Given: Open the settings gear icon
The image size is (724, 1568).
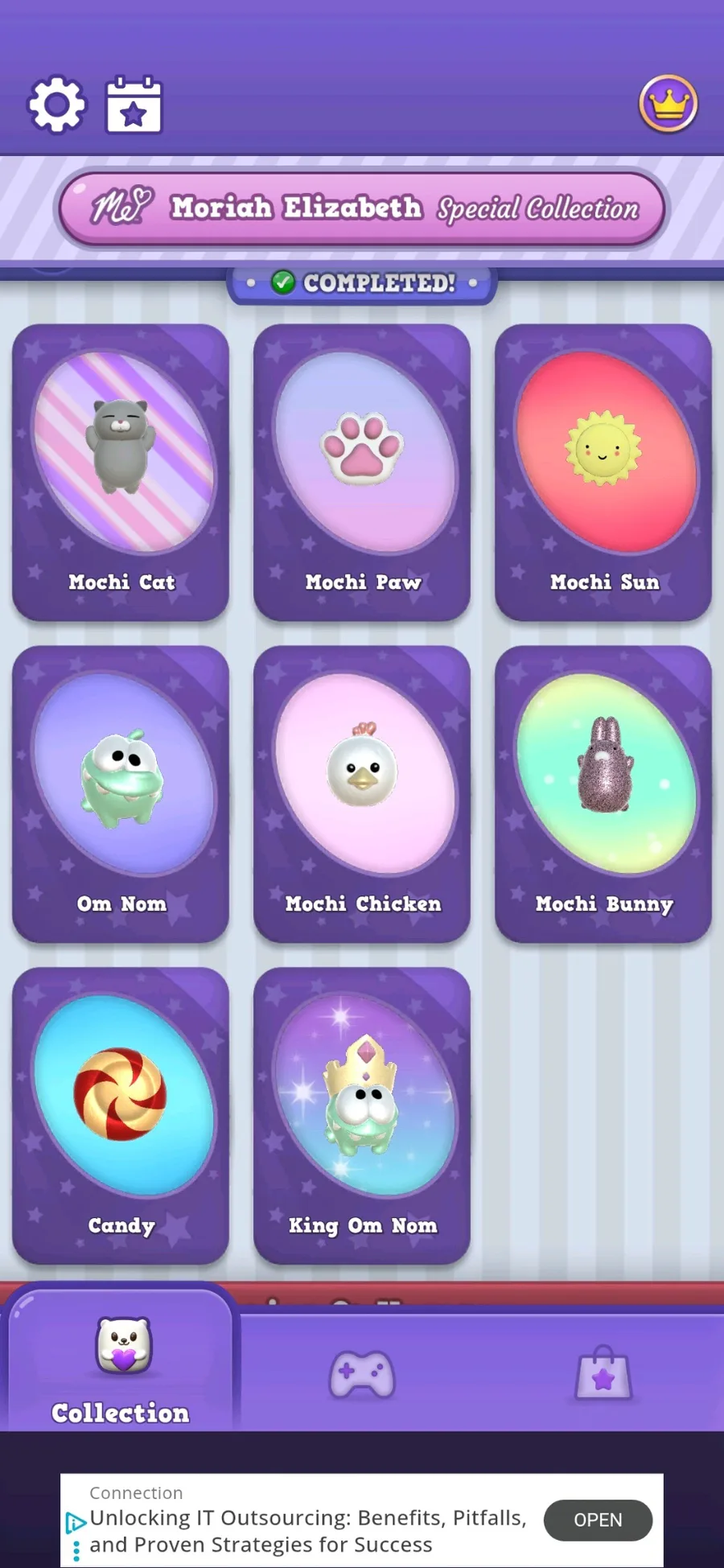Looking at the screenshot, I should [x=56, y=105].
